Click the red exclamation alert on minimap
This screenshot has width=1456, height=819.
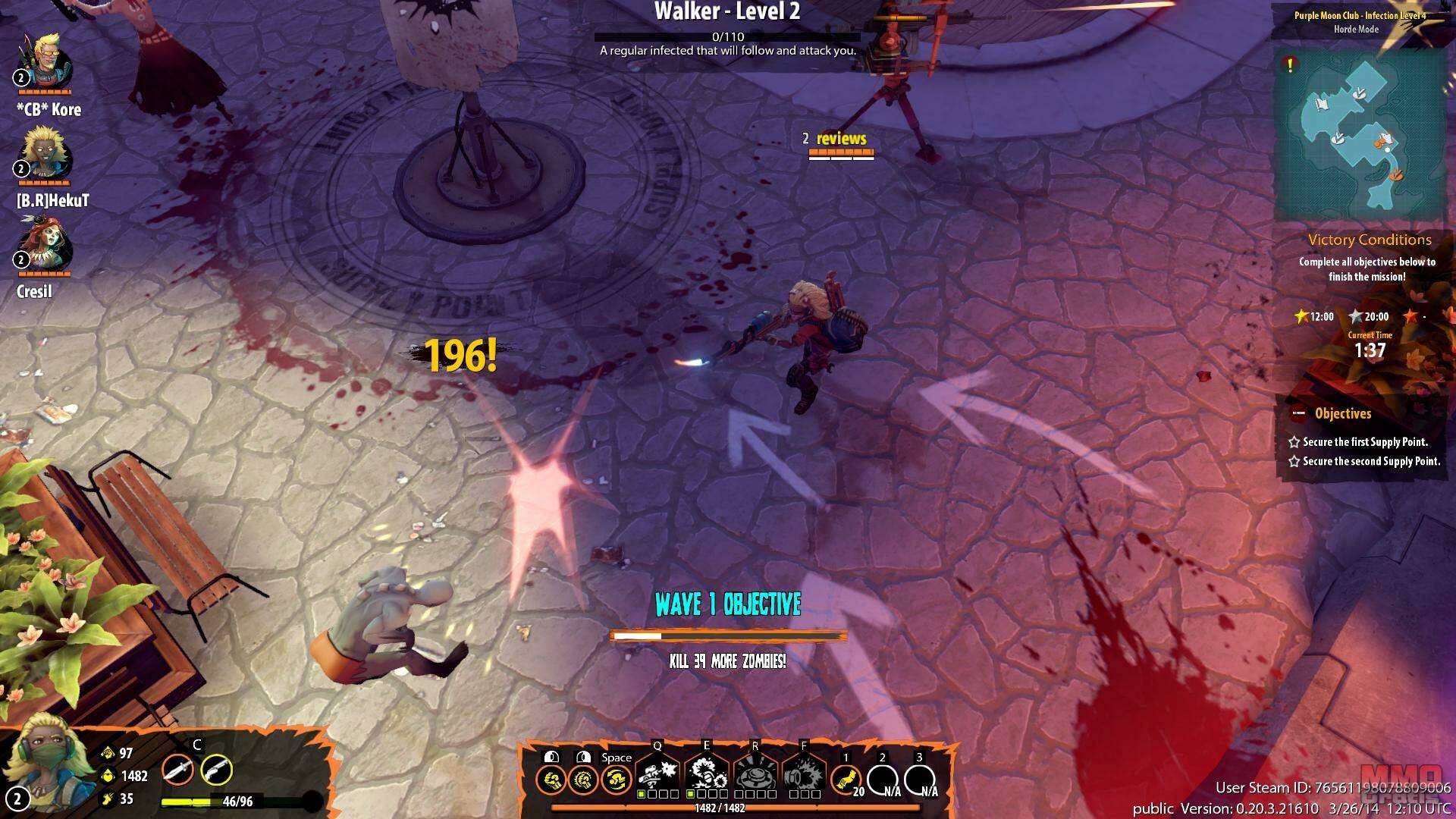pyautogui.click(x=1290, y=65)
